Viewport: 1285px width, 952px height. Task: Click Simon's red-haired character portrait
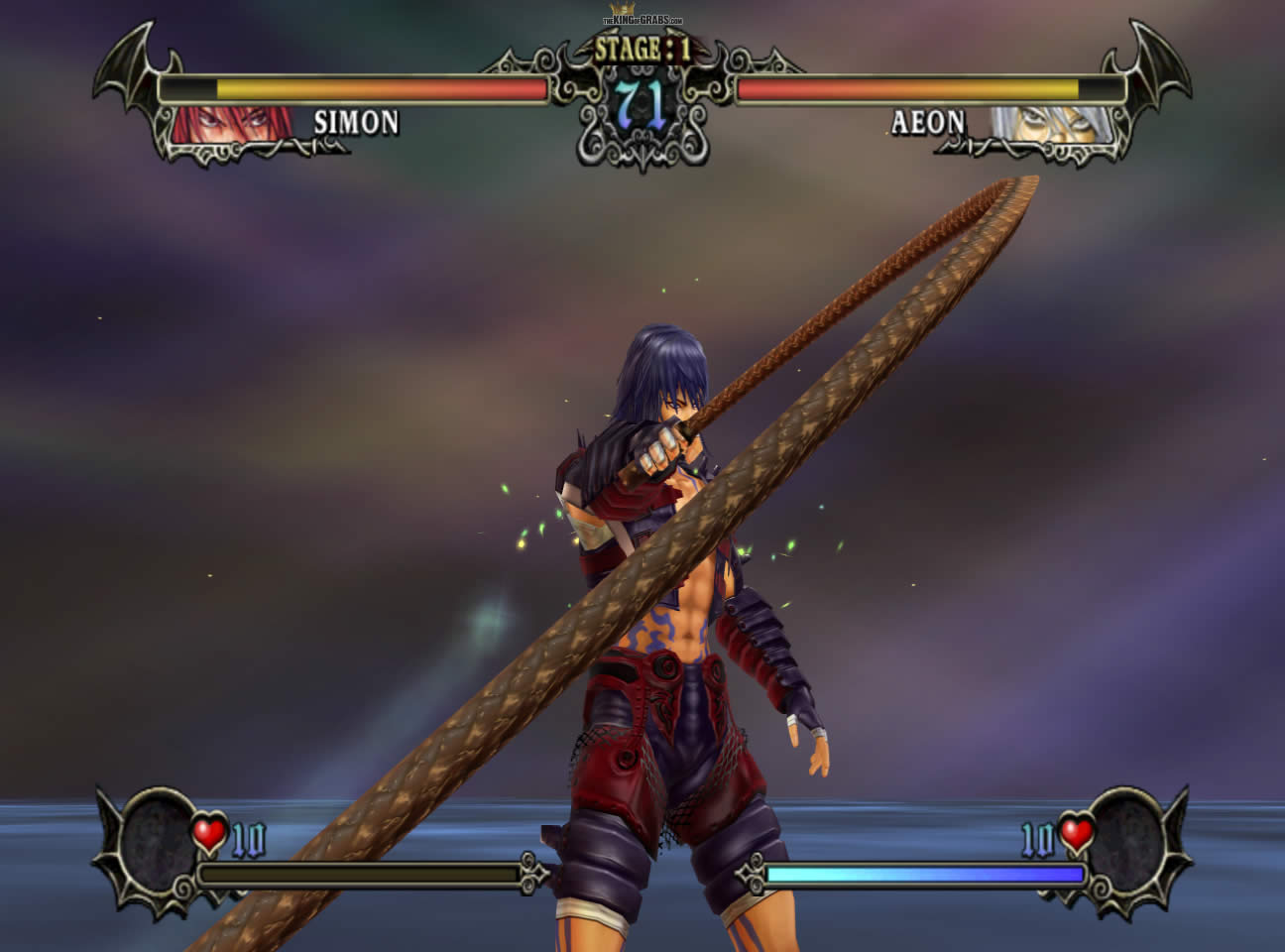pos(234,125)
